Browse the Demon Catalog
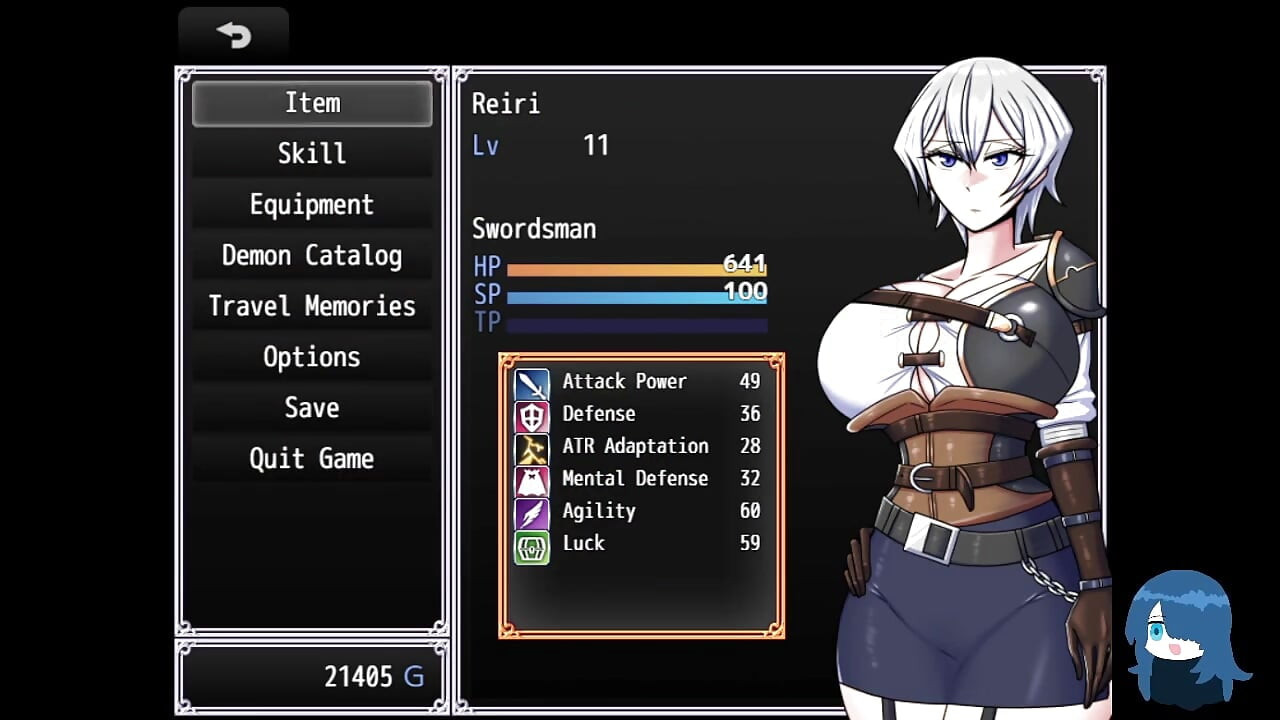 click(312, 256)
